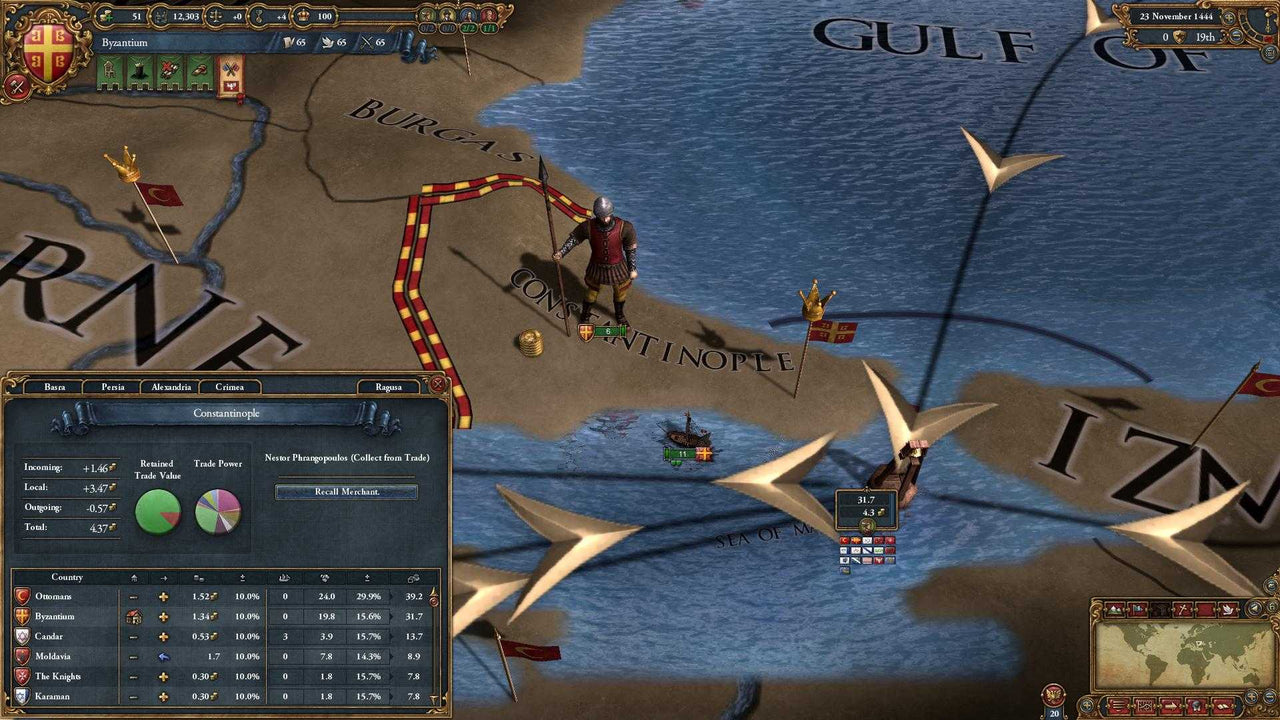Click the Trade Power pie chart

click(x=218, y=513)
